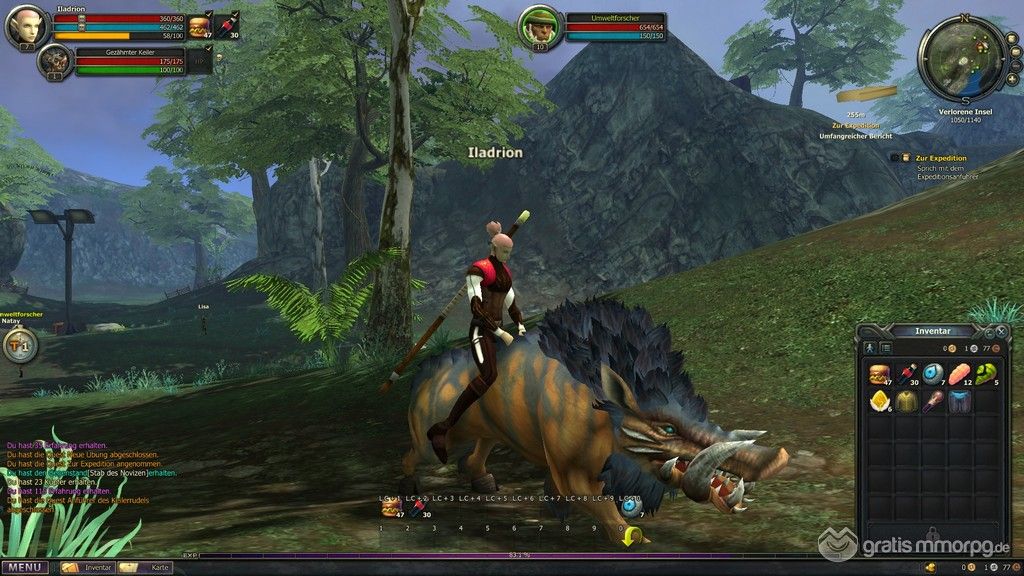Click the Umweltforscher target portrait
This screenshot has height=576, width=1024.
(x=540, y=27)
